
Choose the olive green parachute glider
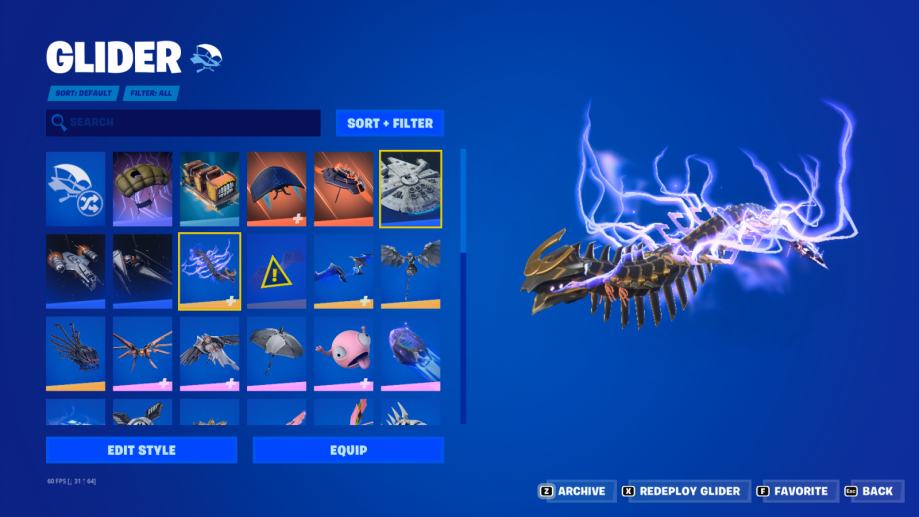point(142,189)
